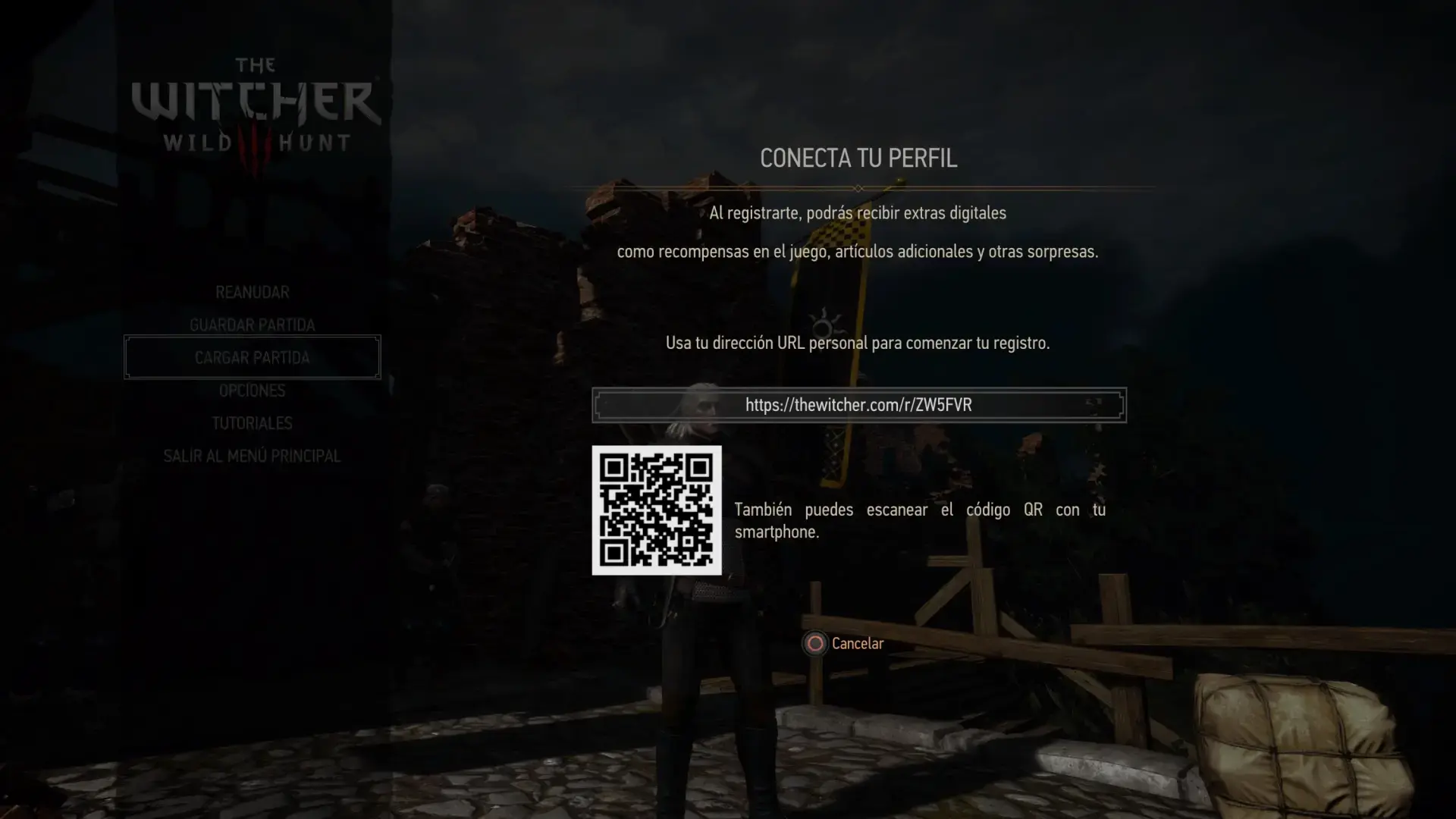Click the Cancelar action label
1456x819 pixels.
(857, 643)
